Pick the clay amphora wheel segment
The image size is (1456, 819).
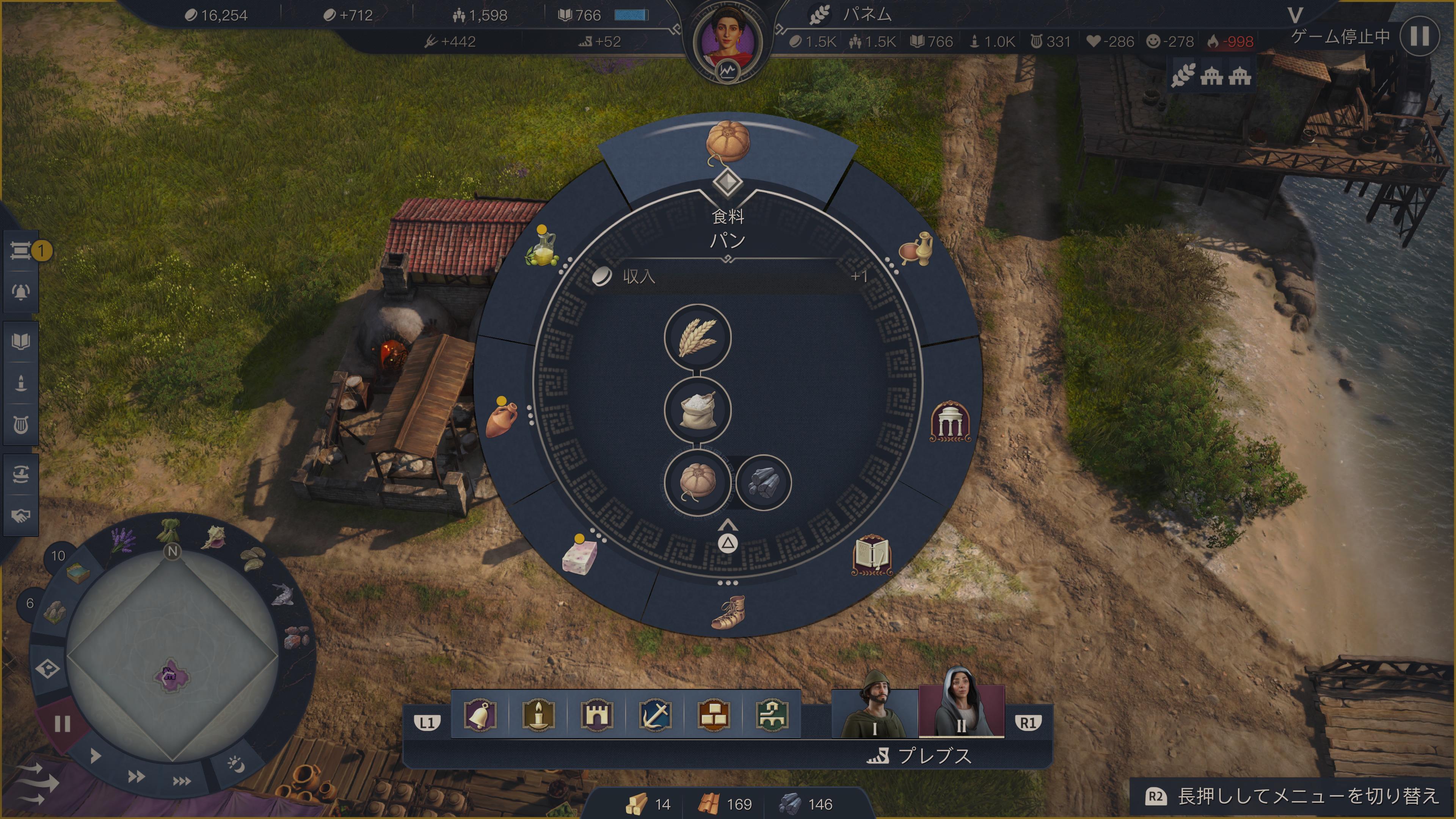pos(501,419)
